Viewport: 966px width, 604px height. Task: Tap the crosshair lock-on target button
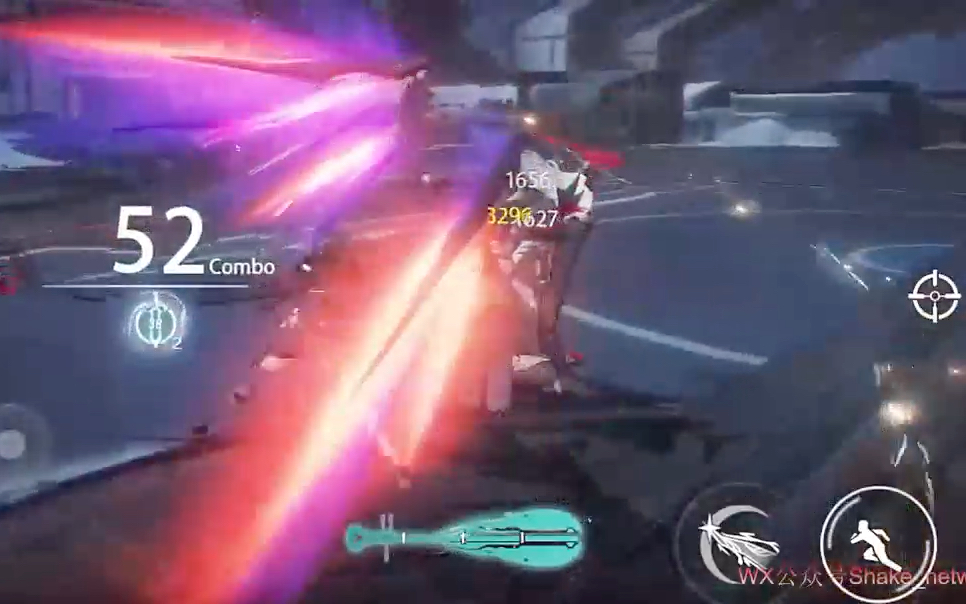[935, 296]
